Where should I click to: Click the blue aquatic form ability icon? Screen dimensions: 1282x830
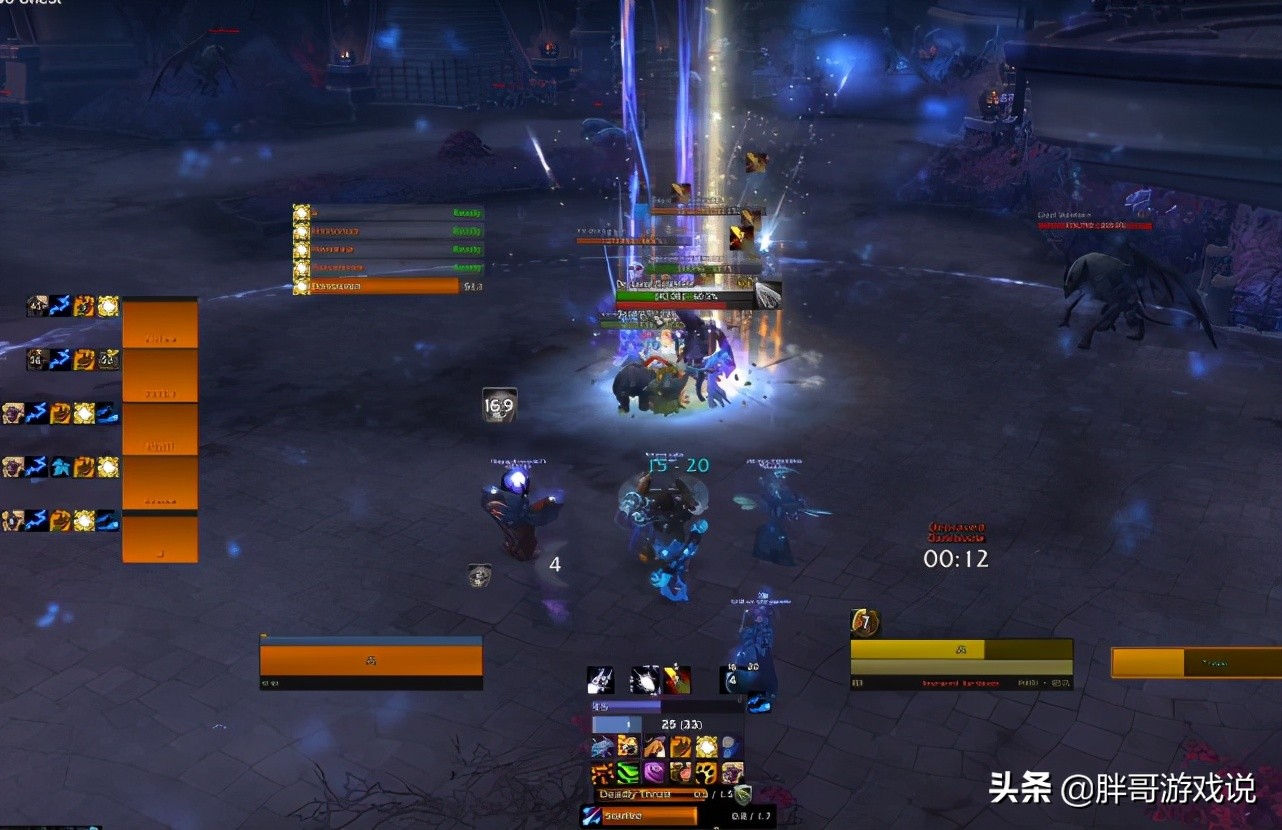(x=602, y=746)
